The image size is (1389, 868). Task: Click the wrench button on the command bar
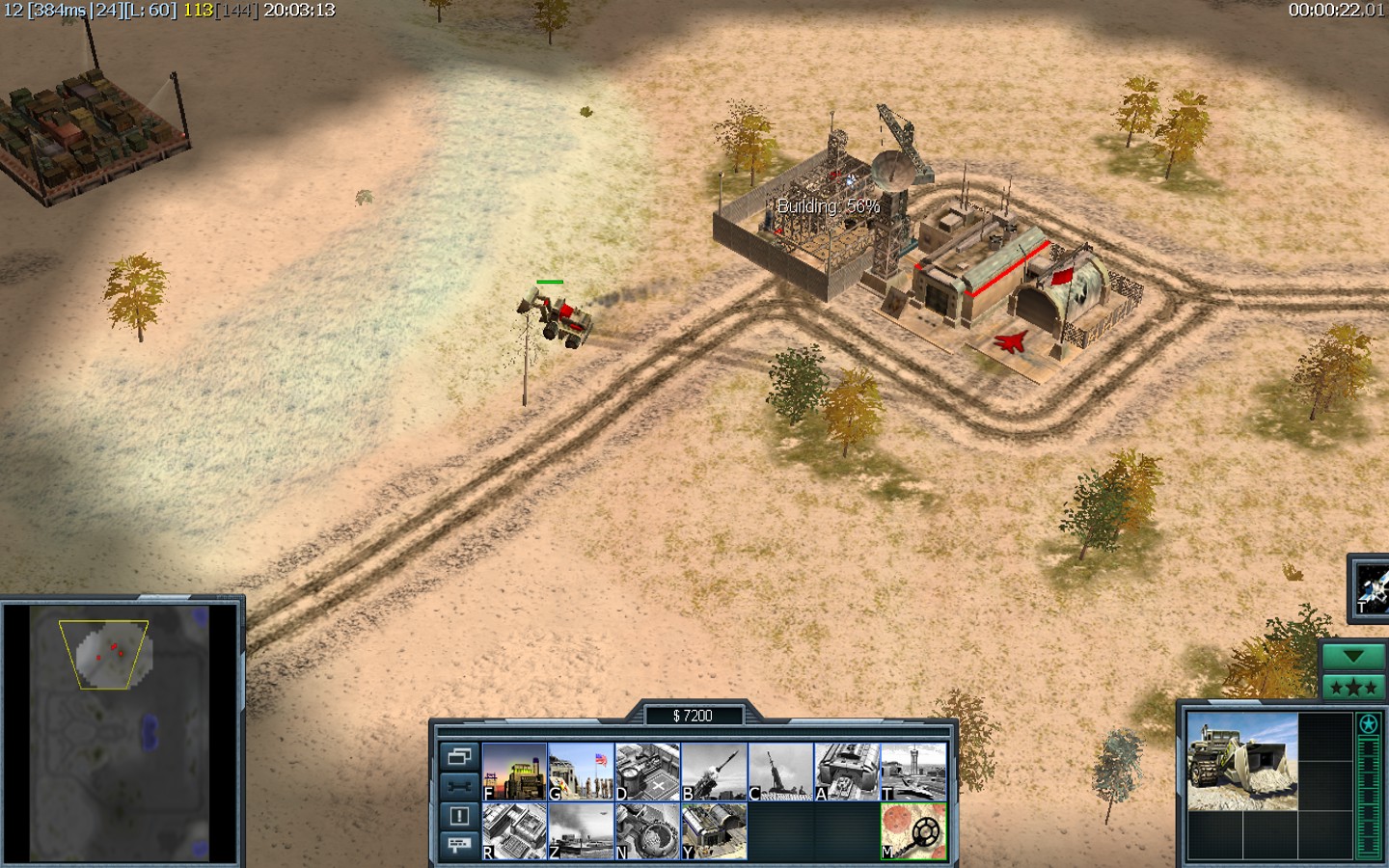pyautogui.click(x=458, y=786)
